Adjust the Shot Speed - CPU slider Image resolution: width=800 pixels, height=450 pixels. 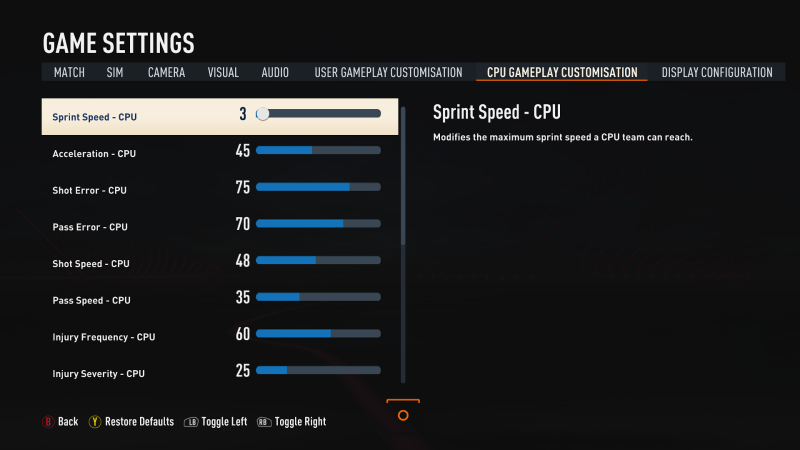318,260
